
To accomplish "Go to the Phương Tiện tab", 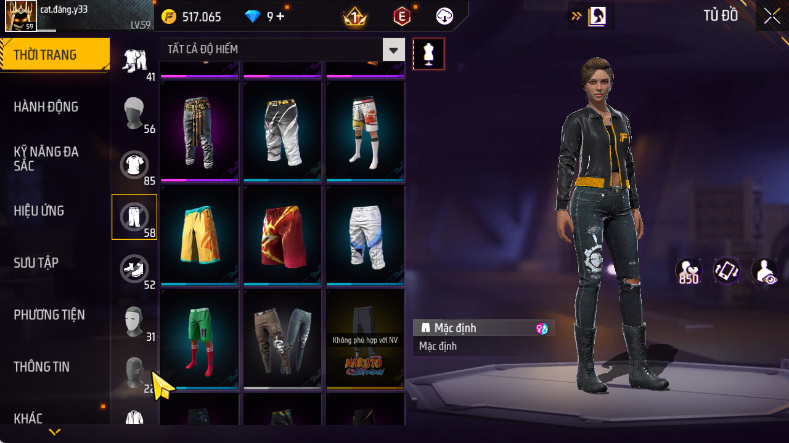I will click(x=49, y=315).
